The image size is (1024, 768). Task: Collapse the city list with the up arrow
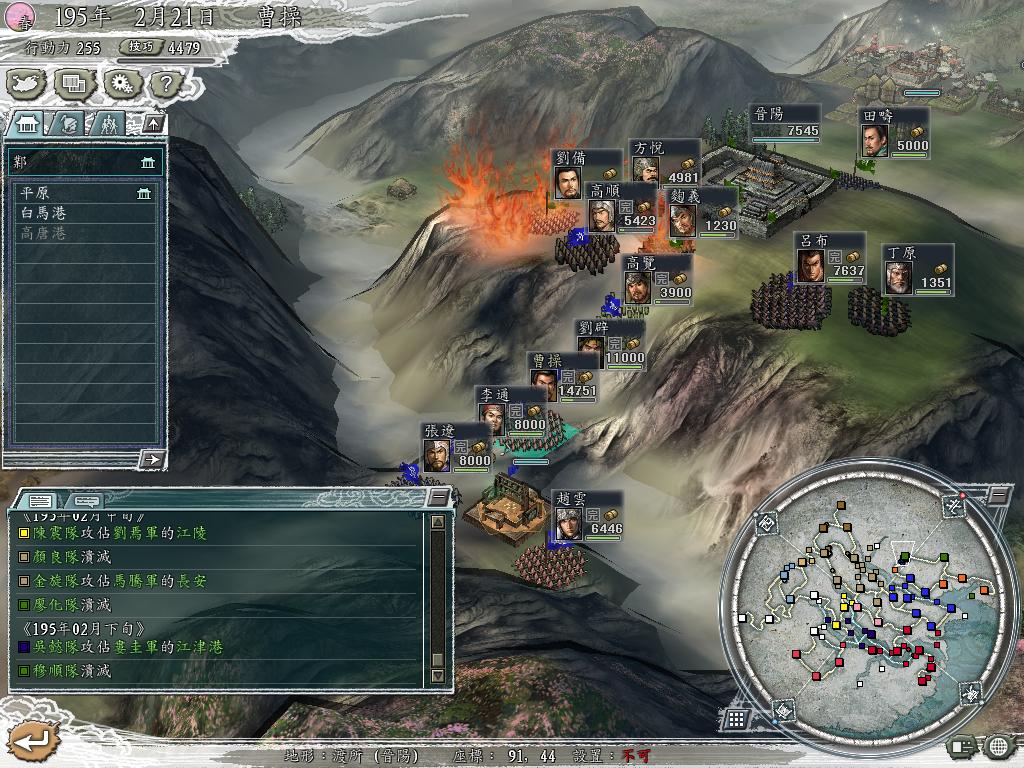coord(153,124)
